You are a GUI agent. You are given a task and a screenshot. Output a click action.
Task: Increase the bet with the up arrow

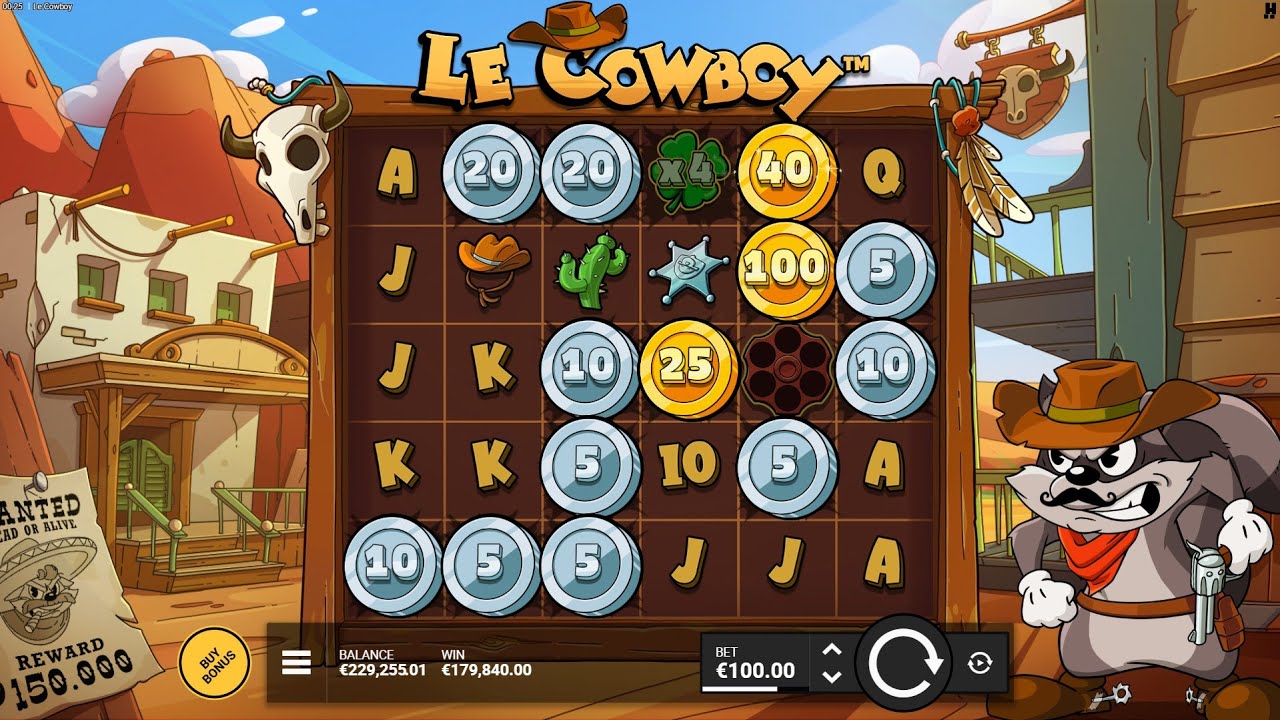(x=832, y=648)
